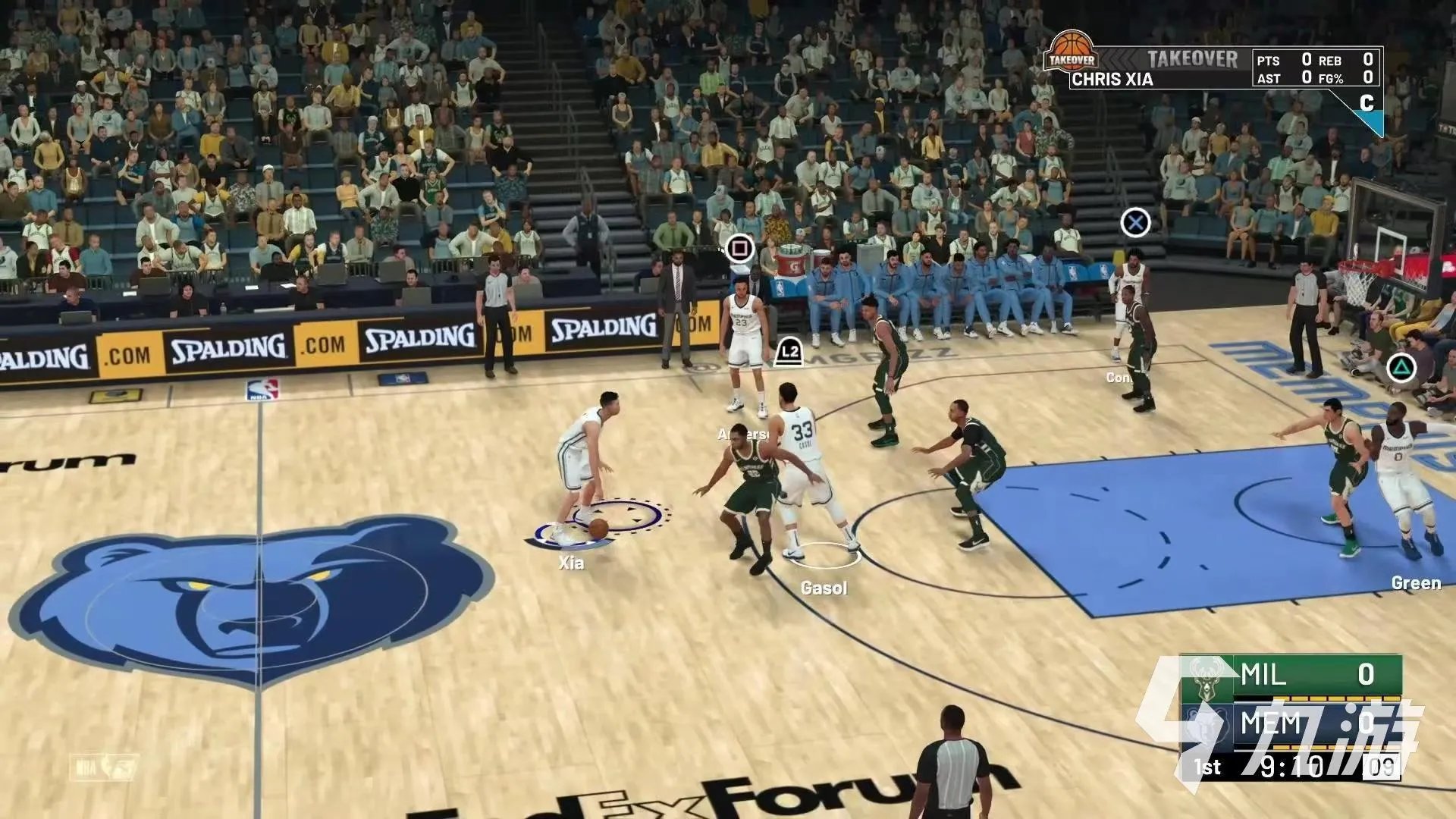Toggle the shot clock showing 09
Image resolution: width=1456 pixels, height=819 pixels.
tap(1382, 766)
